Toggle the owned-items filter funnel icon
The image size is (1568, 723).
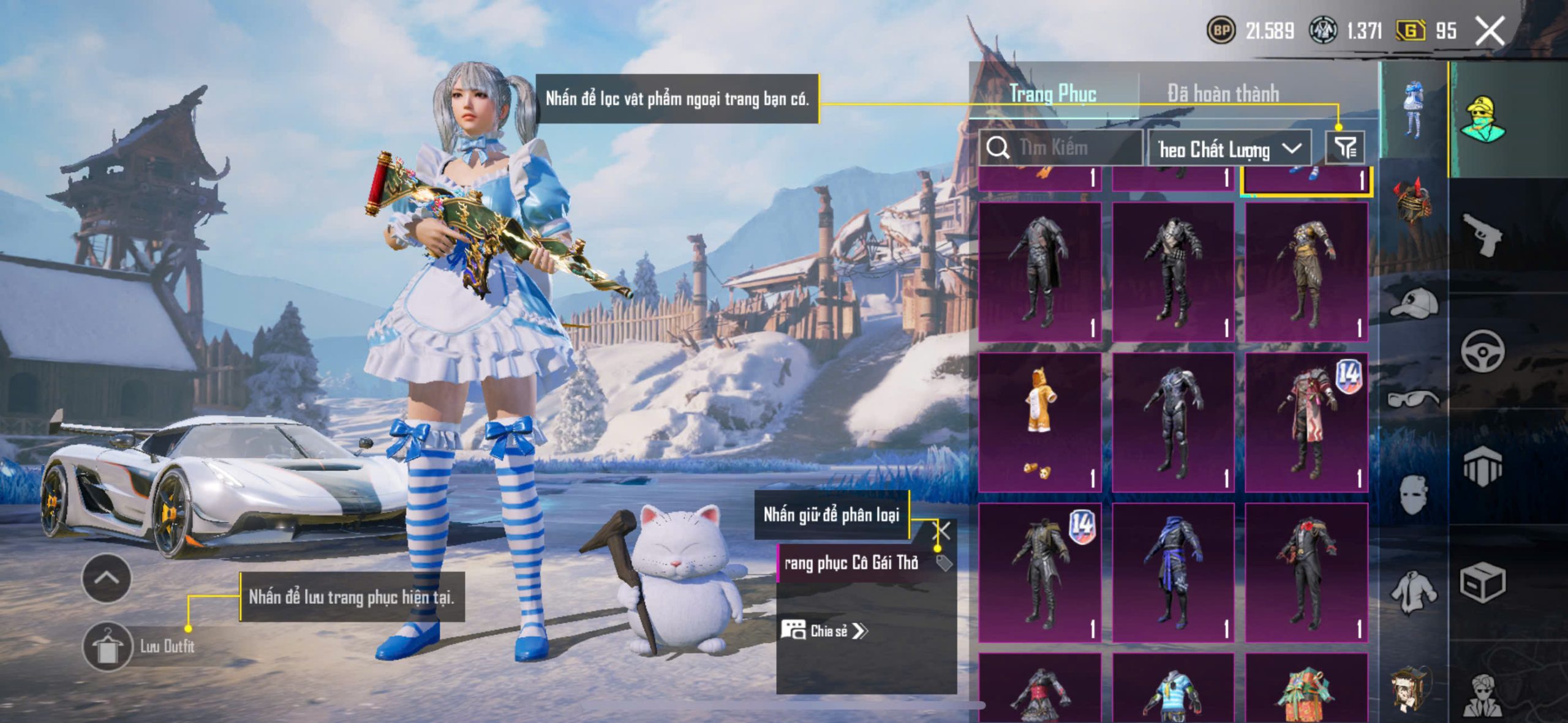[x=1345, y=148]
